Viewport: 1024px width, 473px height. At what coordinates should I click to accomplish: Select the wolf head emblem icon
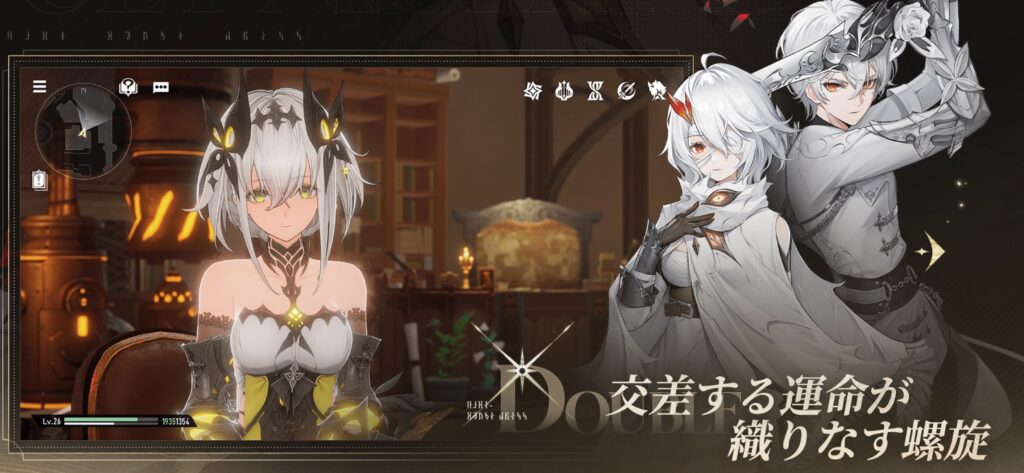pos(657,91)
